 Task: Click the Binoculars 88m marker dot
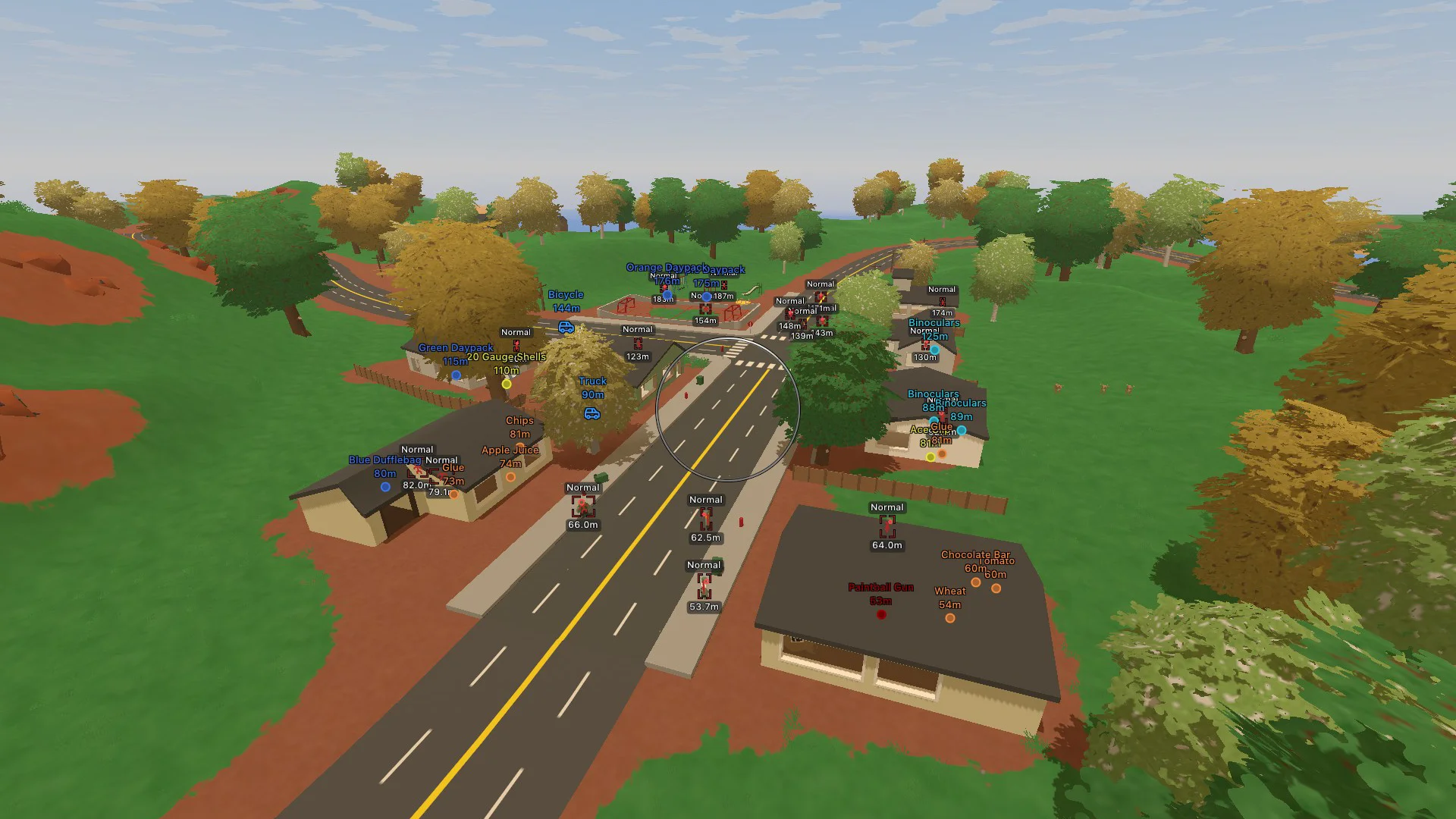tap(934, 420)
